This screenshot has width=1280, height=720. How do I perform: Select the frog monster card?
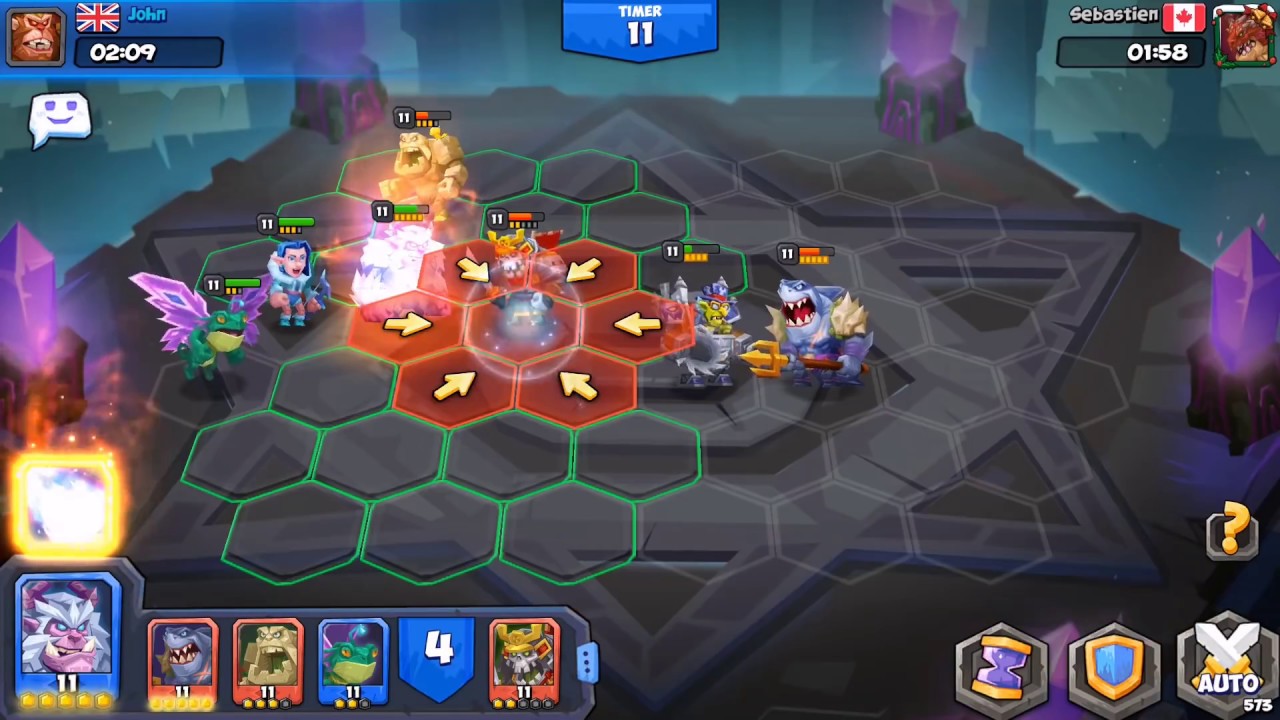tap(352, 660)
